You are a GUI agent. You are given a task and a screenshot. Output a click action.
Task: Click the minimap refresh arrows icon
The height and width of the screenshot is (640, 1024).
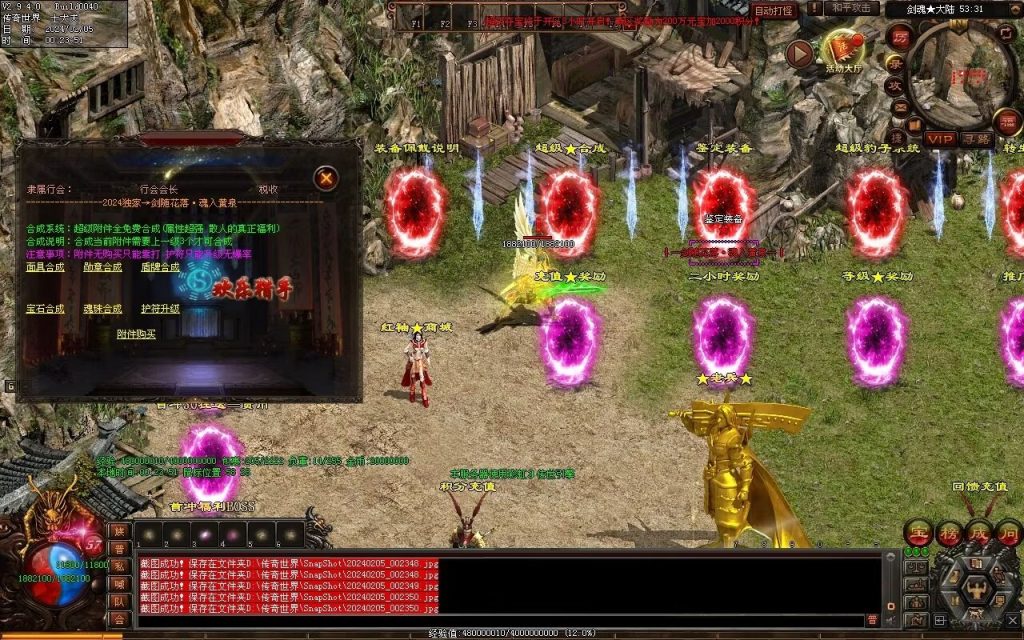pos(1007,32)
